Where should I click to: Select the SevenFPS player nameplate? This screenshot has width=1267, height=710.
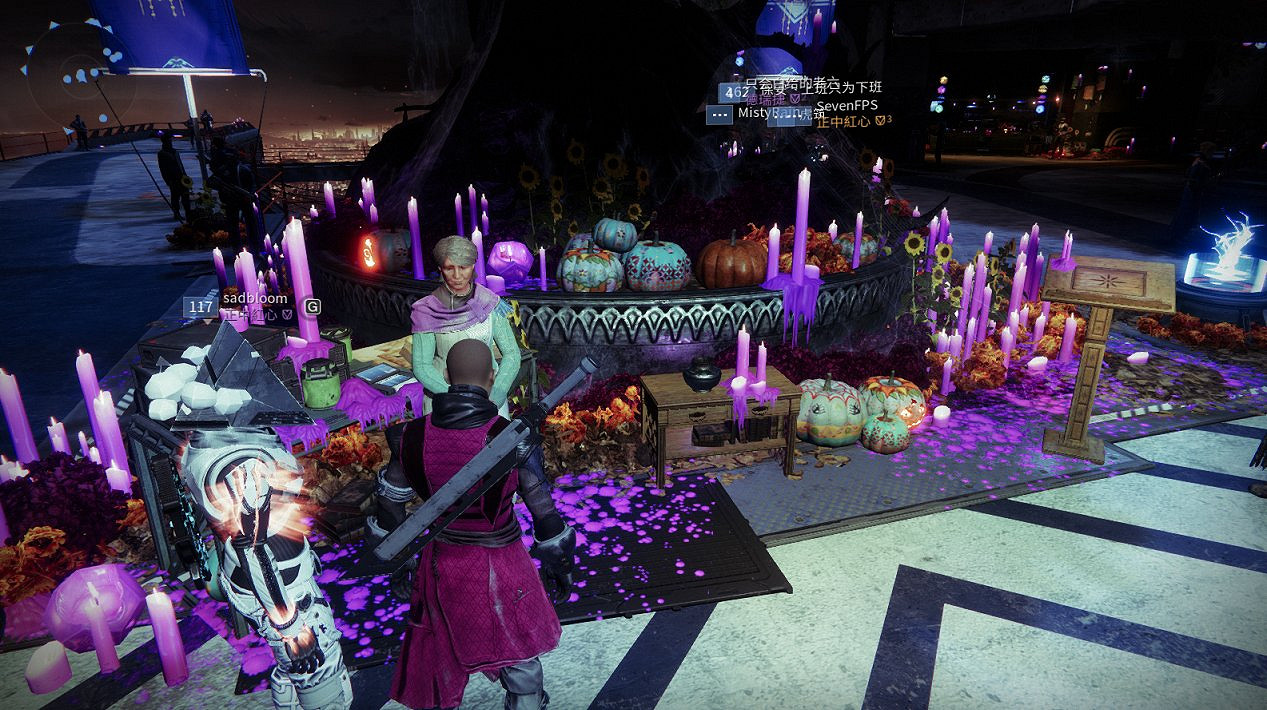coord(848,105)
